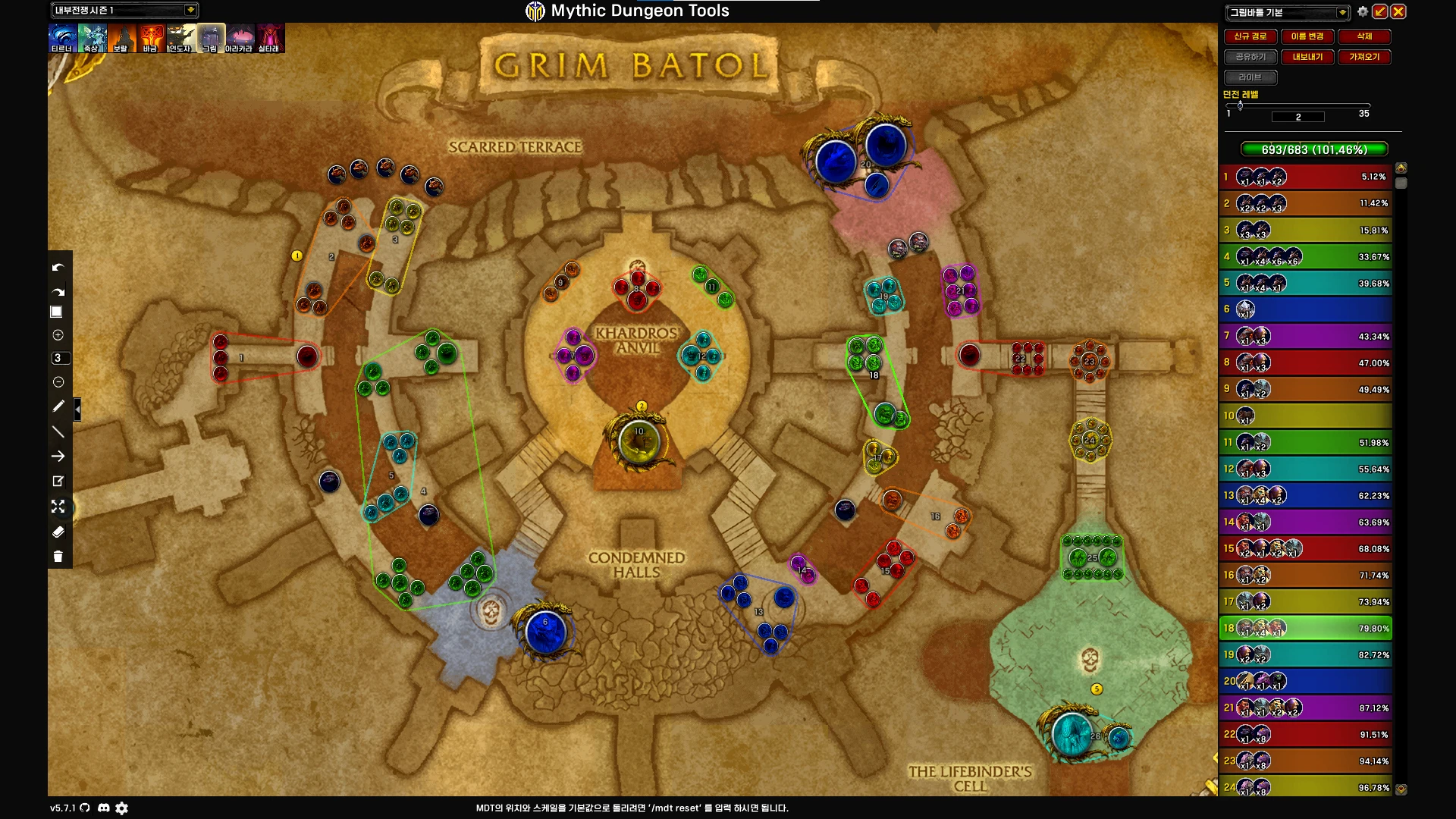
Task: Click the dungeon level slider handle
Action: coord(1240,105)
